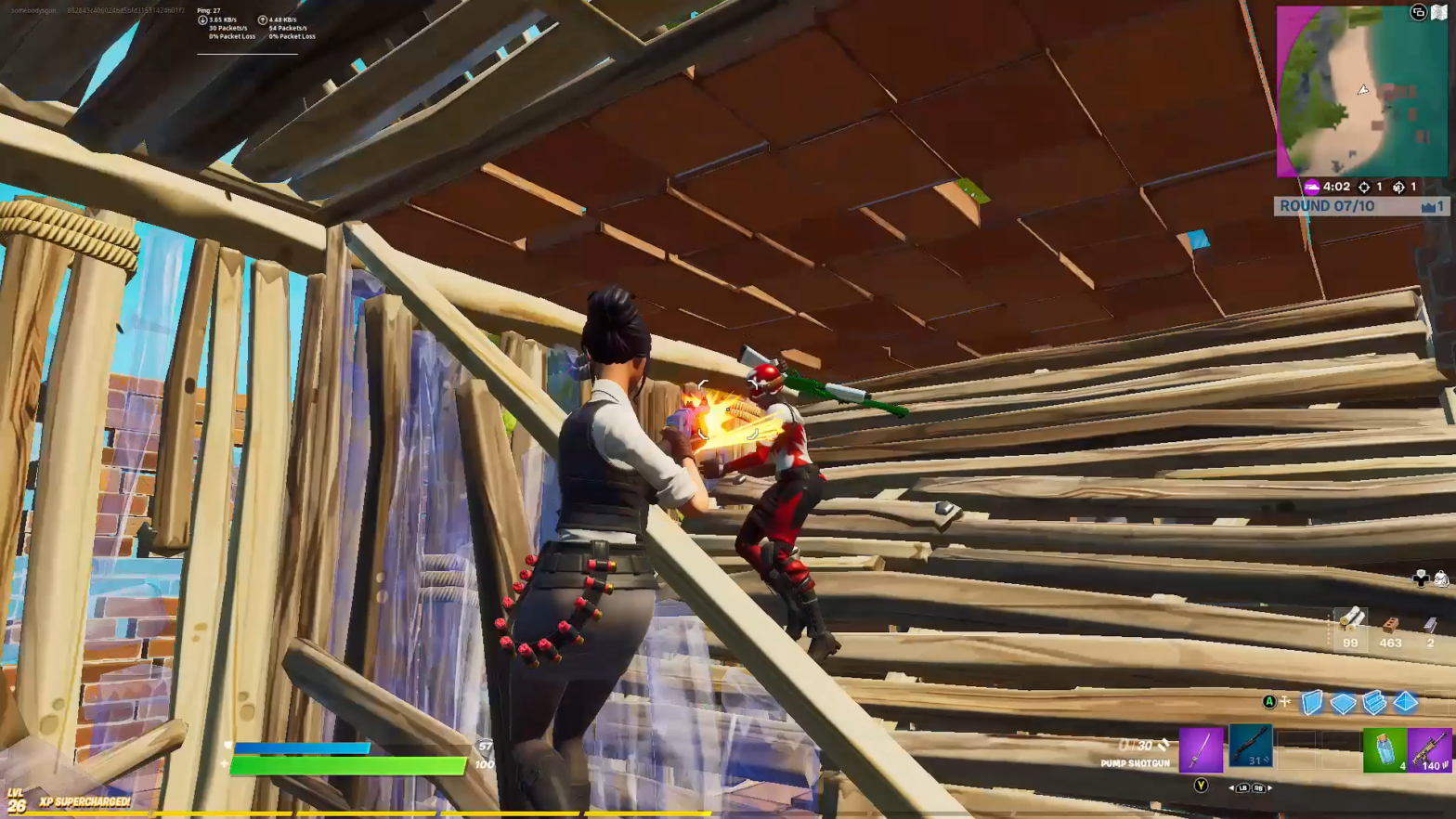This screenshot has width=1456, height=819.
Task: Select the assault rifle slot showing 140 ammo
Action: [1430, 749]
